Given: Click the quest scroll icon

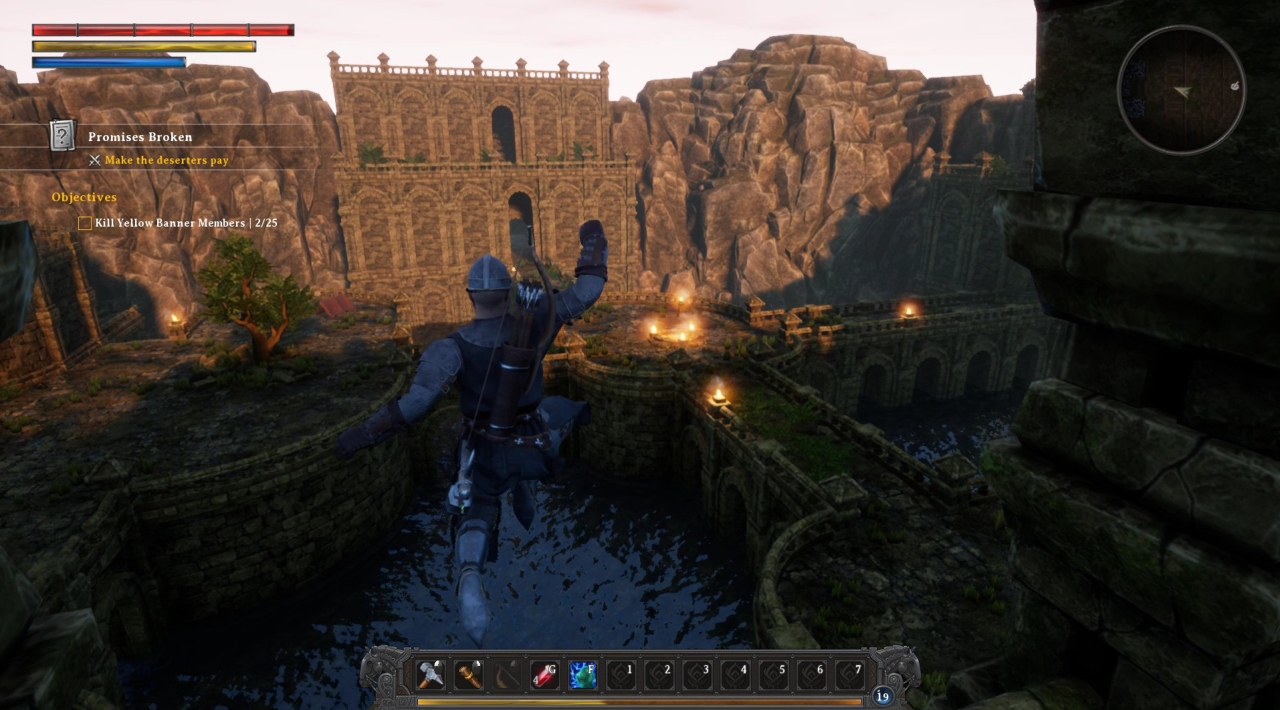Looking at the screenshot, I should coord(63,135).
